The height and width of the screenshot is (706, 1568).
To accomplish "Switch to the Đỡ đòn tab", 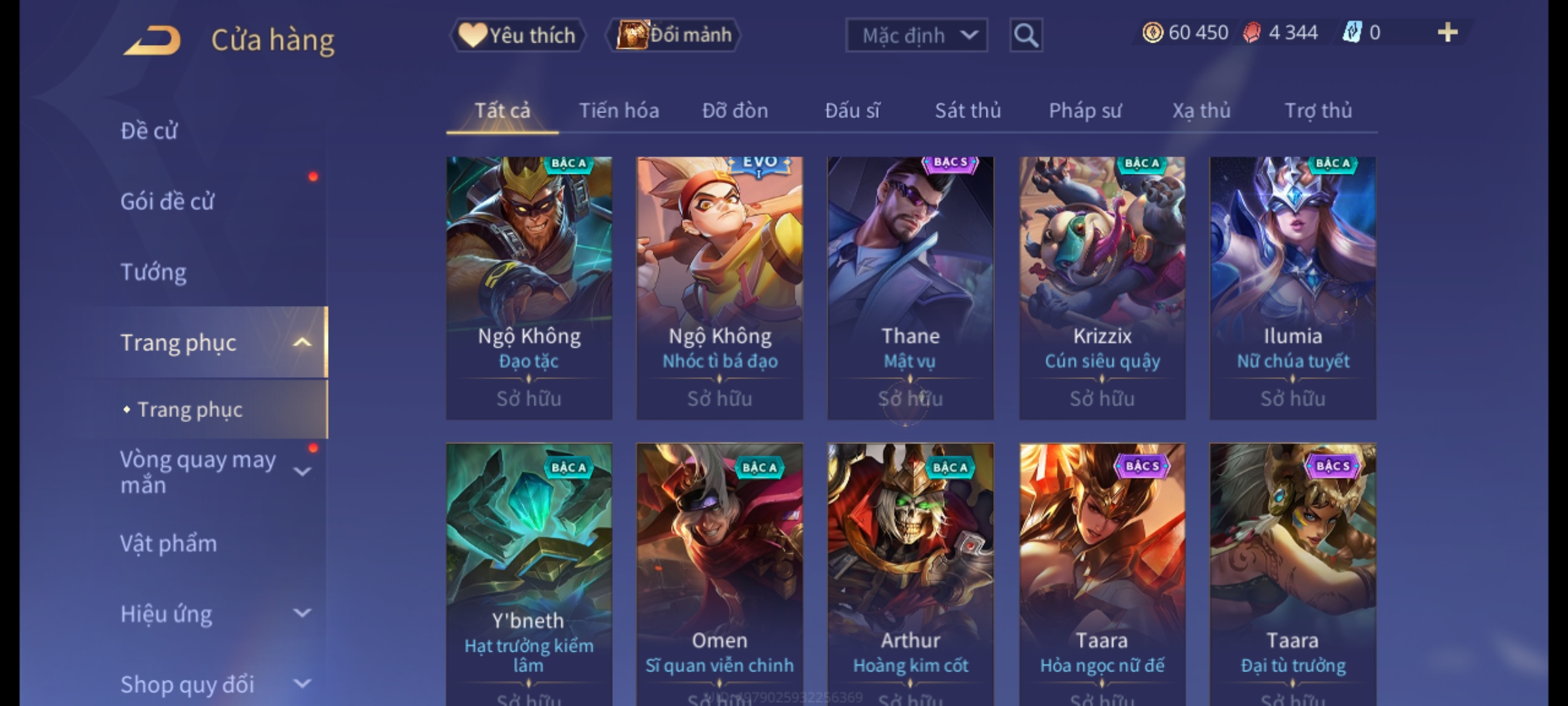I will (x=735, y=111).
